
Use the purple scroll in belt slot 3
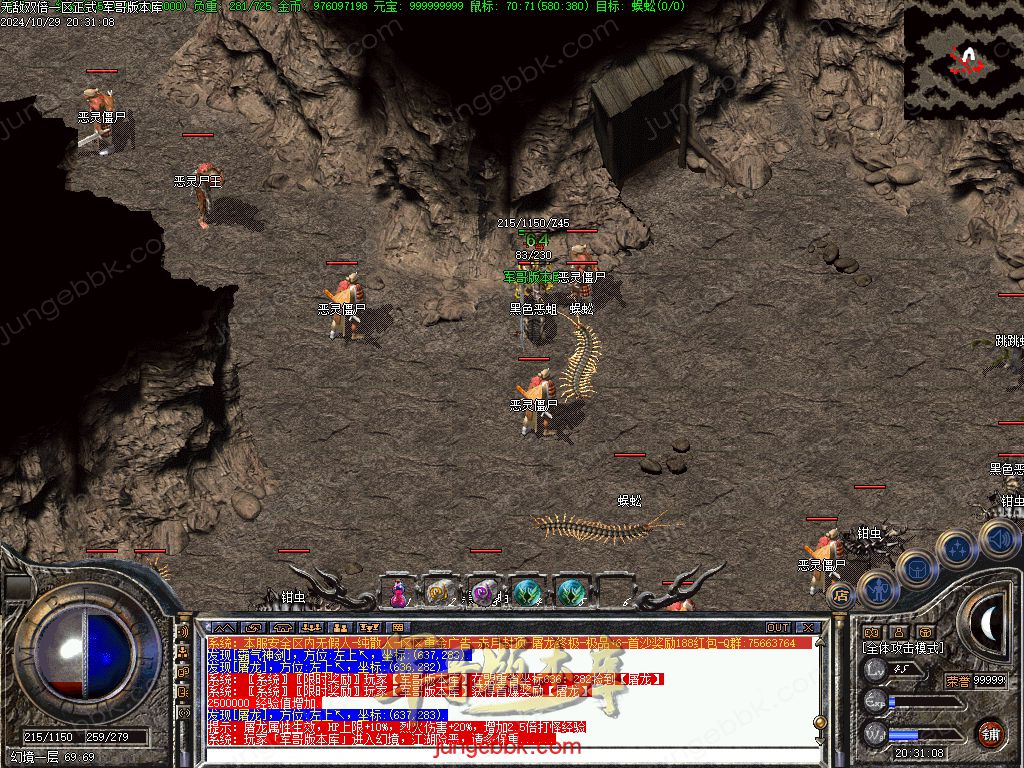point(484,592)
